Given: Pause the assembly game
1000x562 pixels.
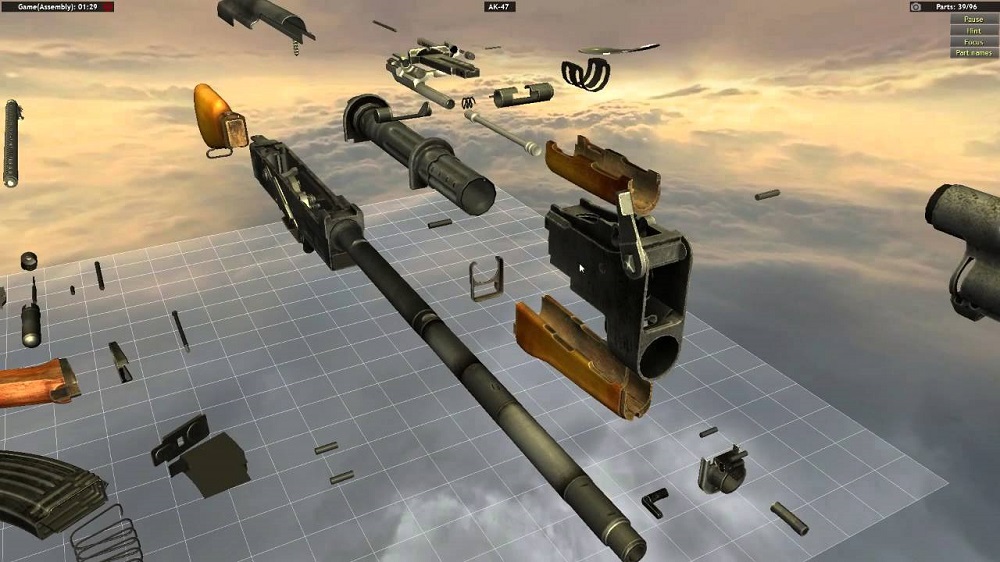Looking at the screenshot, I should (973, 19).
